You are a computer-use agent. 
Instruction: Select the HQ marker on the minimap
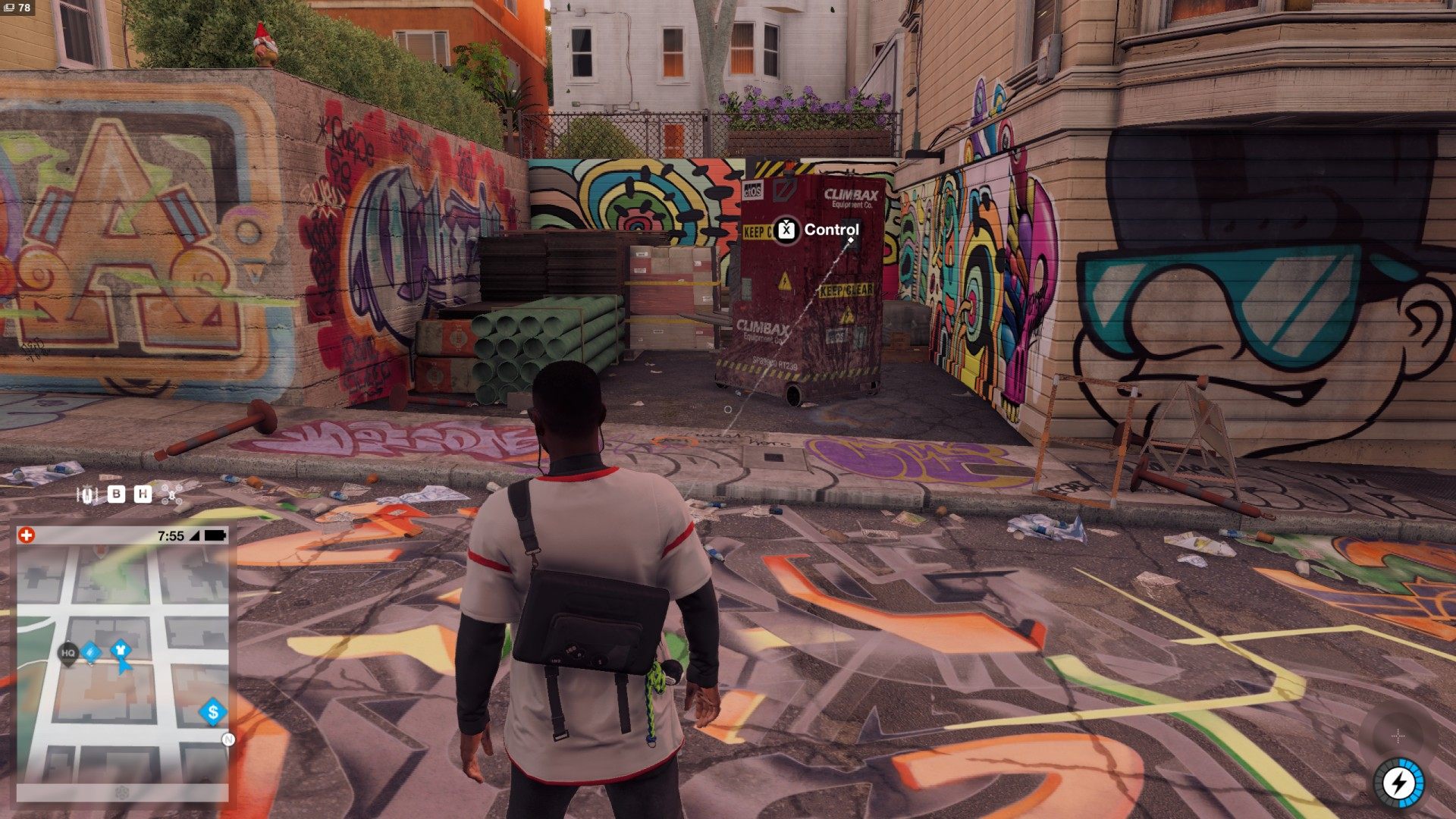(x=68, y=652)
